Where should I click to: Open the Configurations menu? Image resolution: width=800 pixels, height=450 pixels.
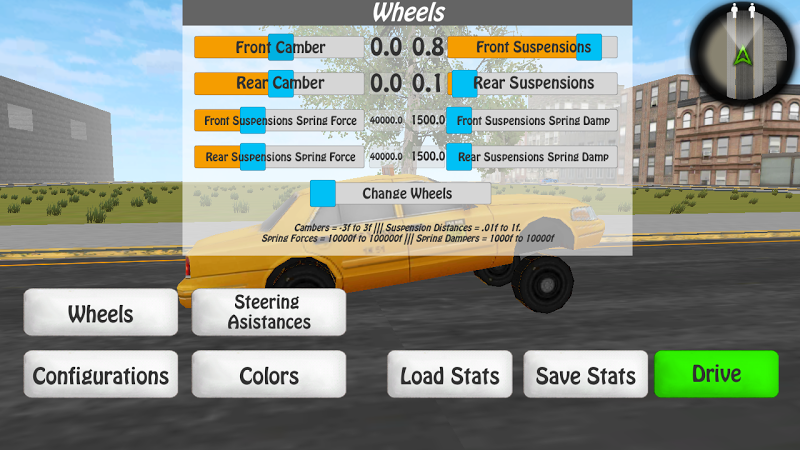(x=100, y=375)
